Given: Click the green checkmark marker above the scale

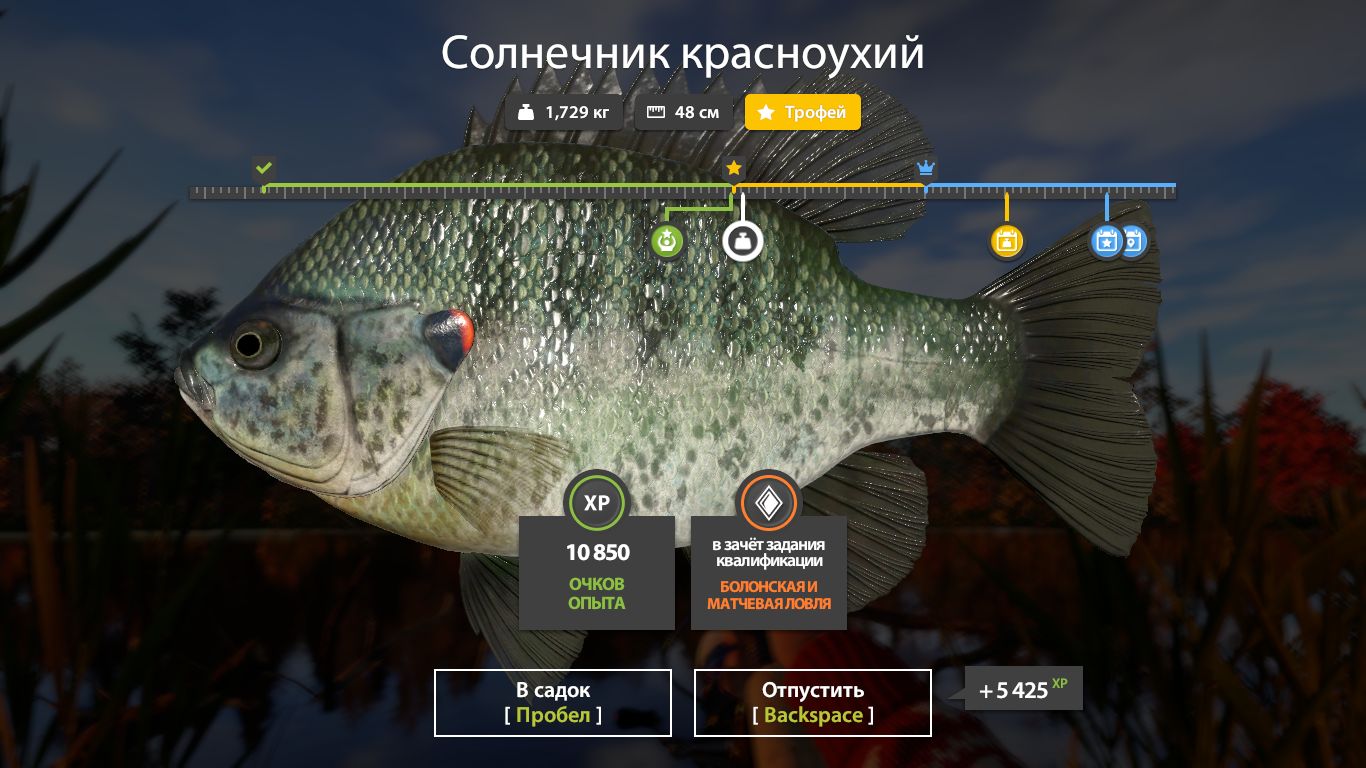Looking at the screenshot, I should [x=263, y=169].
